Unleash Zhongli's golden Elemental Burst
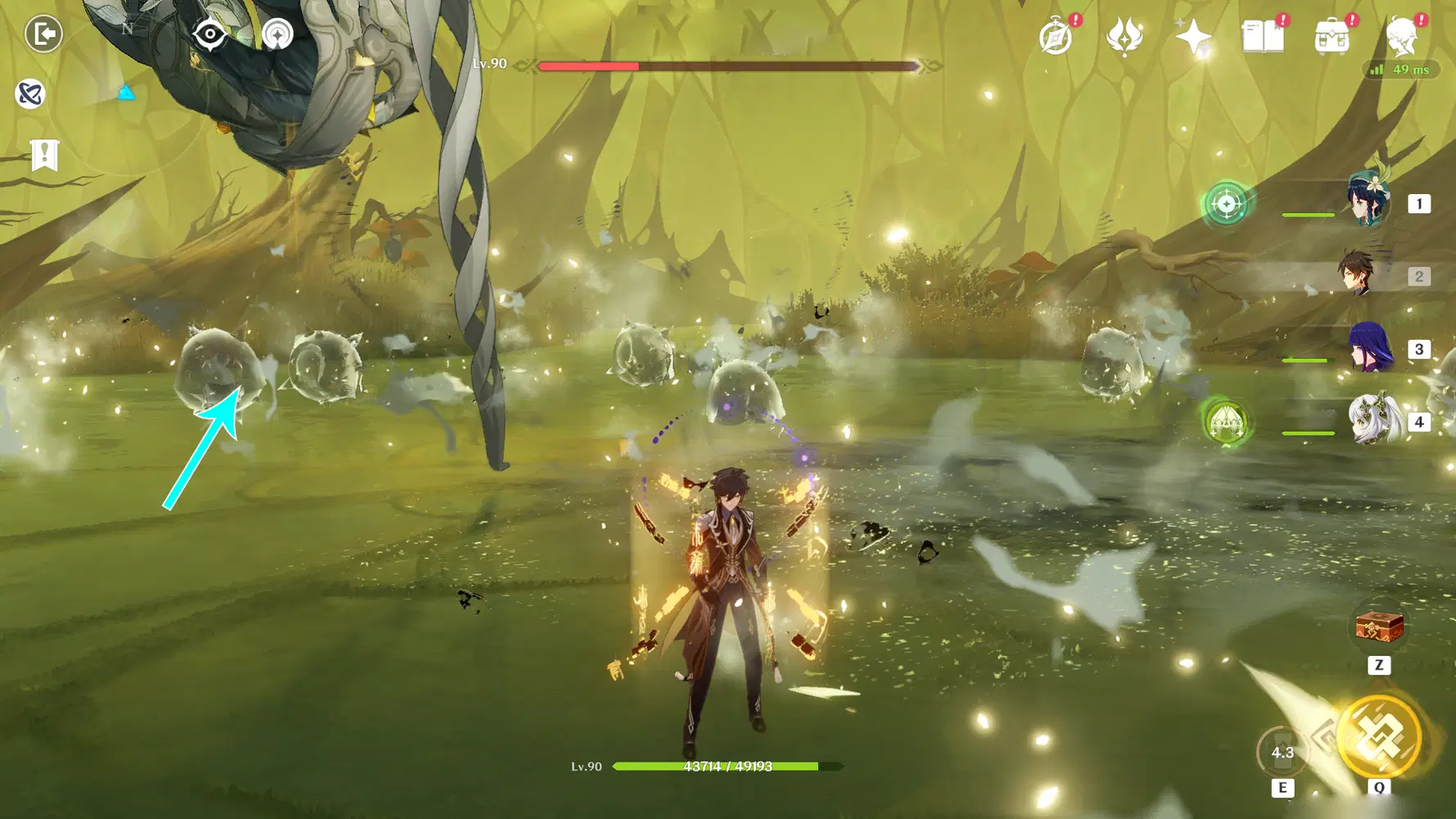 pos(1380,736)
